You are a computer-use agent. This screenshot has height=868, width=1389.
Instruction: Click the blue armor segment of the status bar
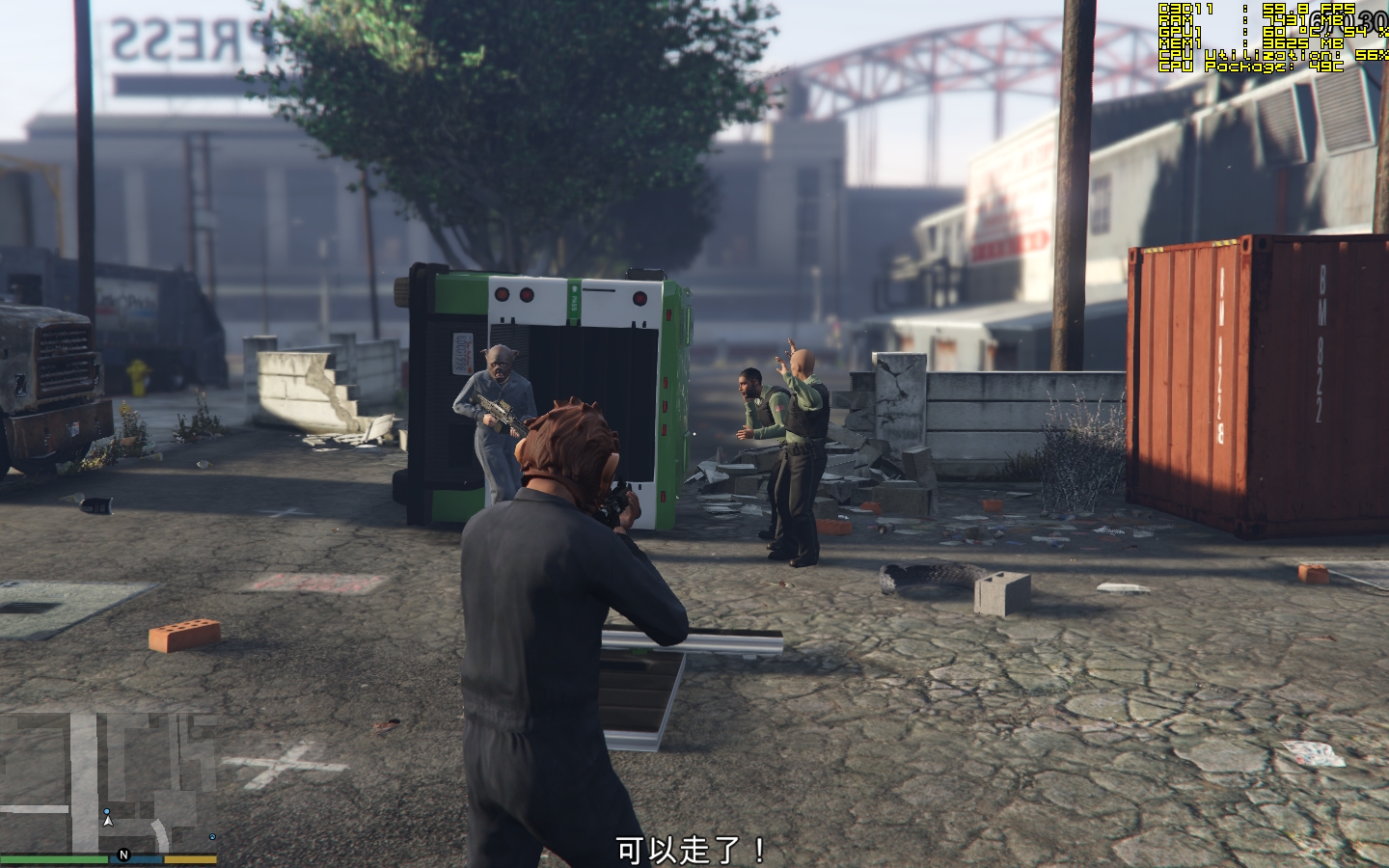click(135, 857)
